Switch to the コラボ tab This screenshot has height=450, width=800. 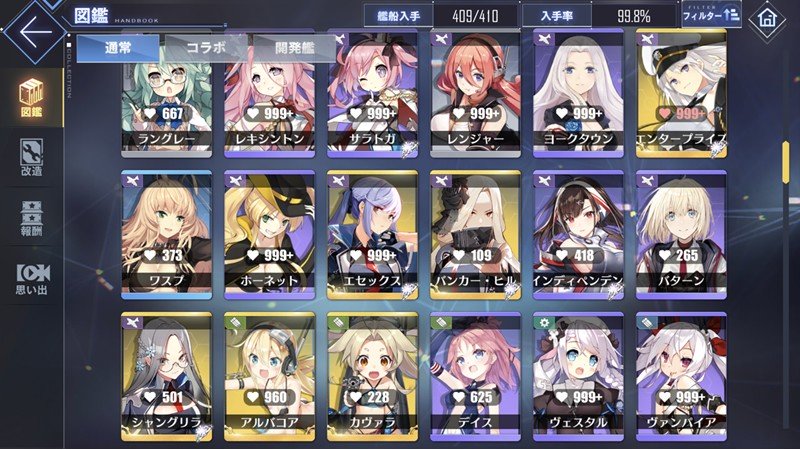[203, 47]
